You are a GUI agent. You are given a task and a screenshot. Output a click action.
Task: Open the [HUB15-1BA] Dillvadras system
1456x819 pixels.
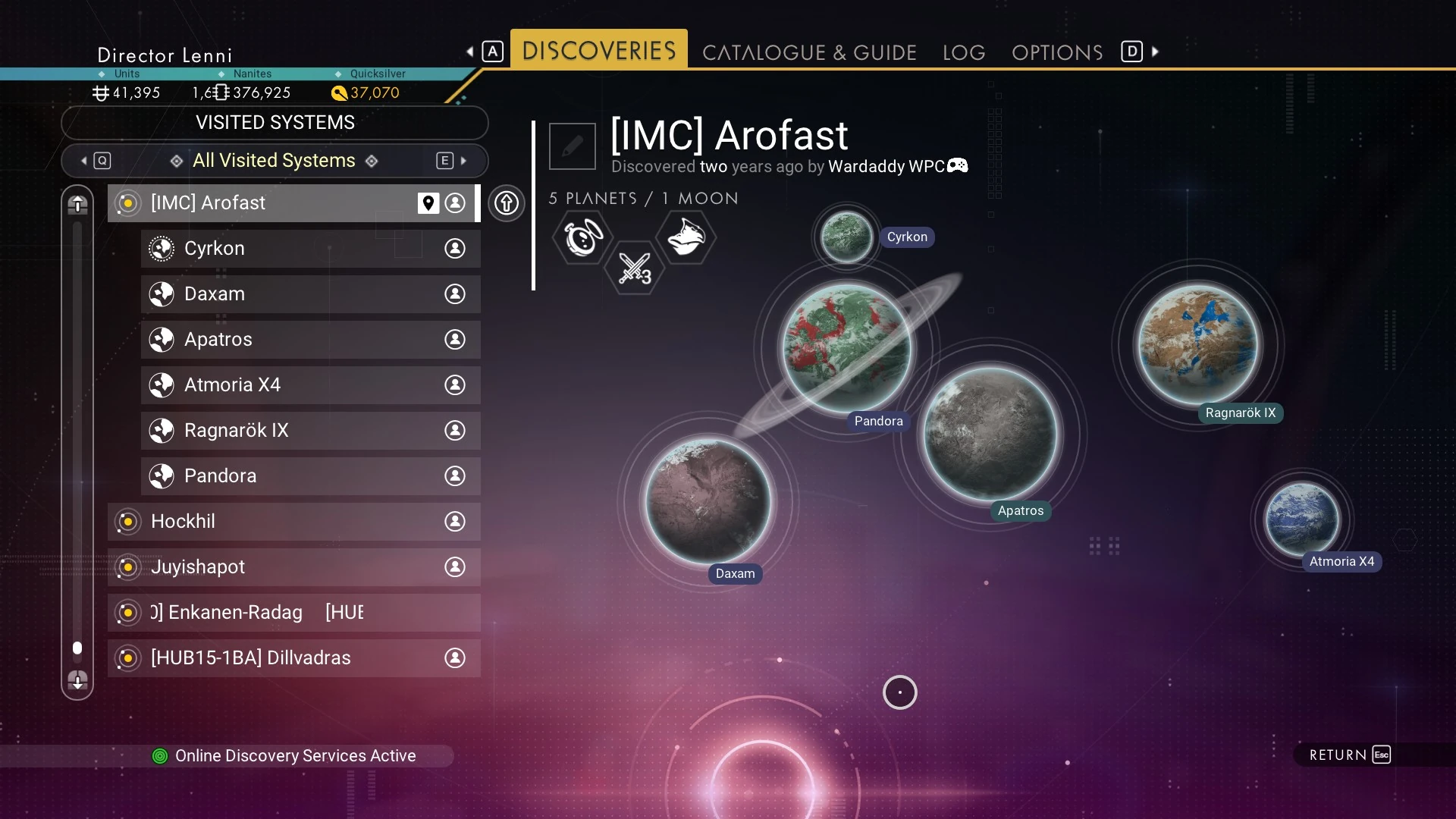point(293,658)
